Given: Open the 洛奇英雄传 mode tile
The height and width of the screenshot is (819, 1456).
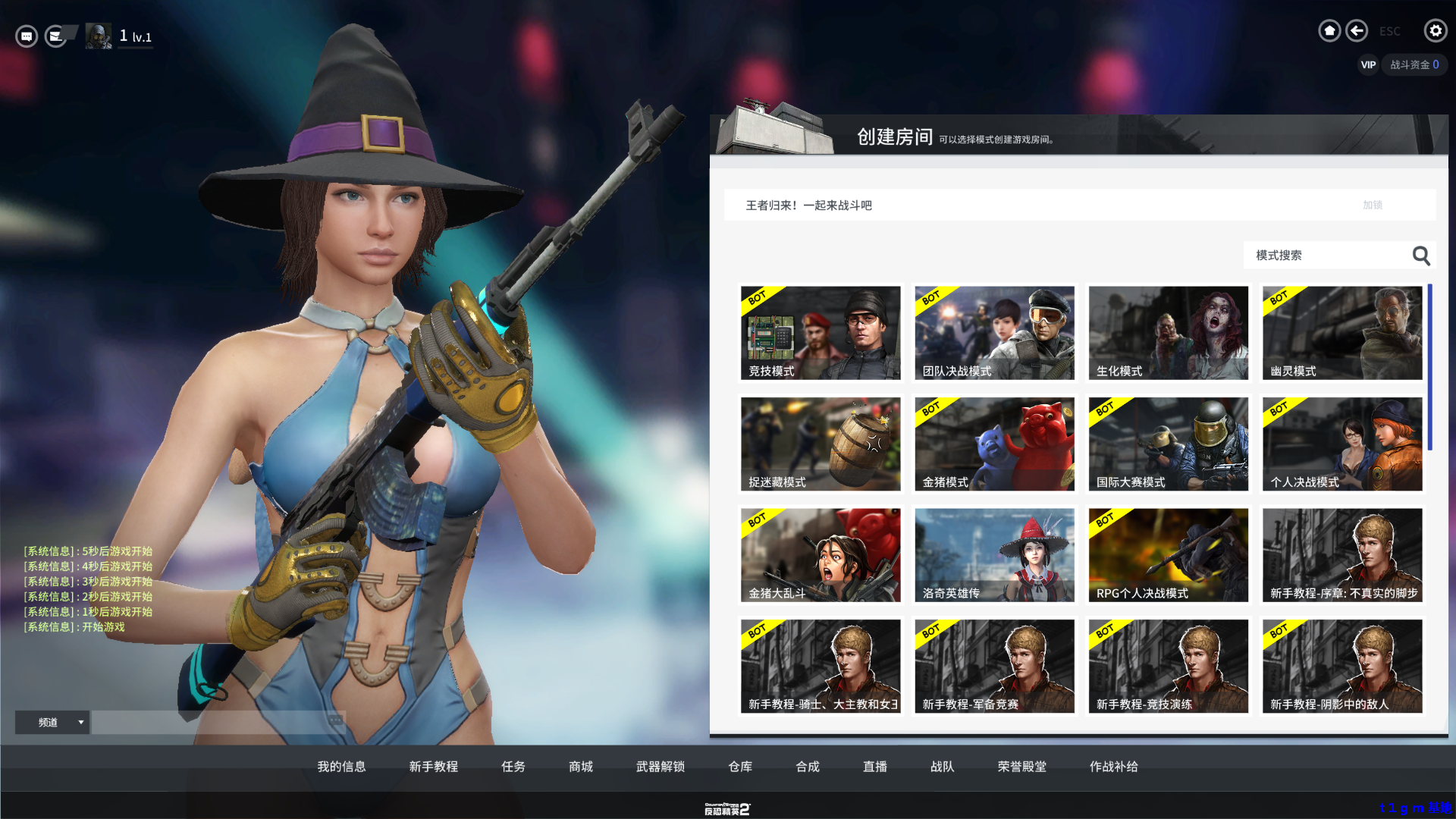Looking at the screenshot, I should coord(994,555).
